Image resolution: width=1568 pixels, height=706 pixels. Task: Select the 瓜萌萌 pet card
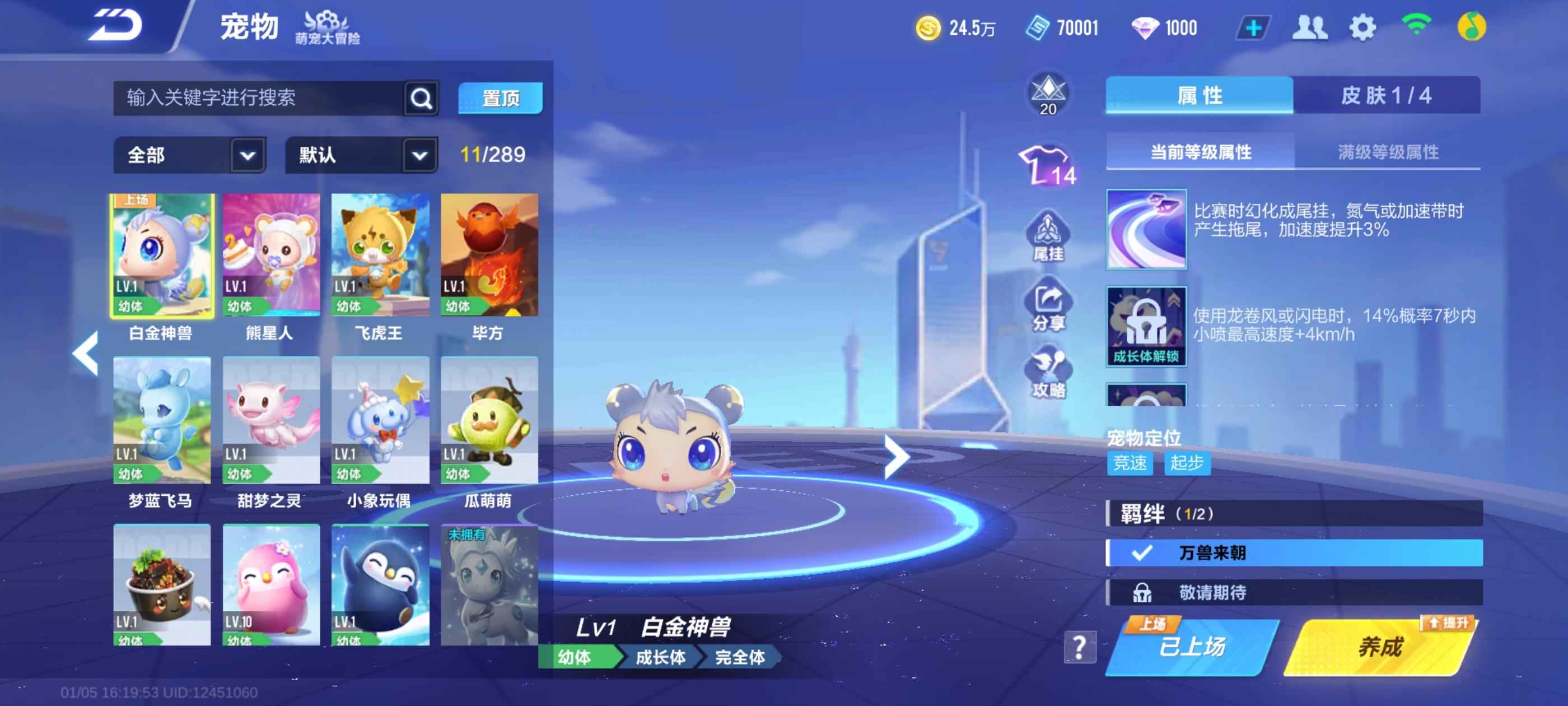coord(489,420)
